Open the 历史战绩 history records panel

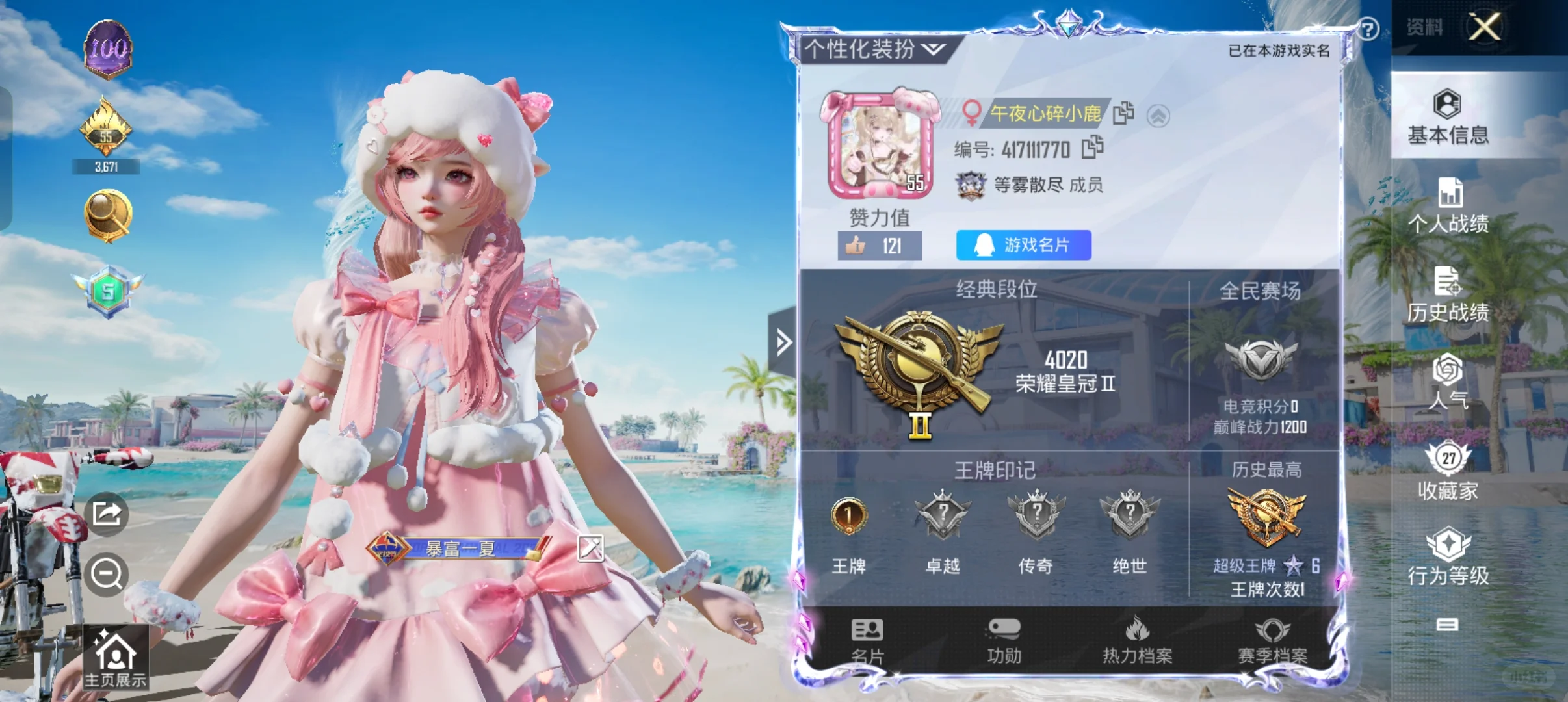[1448, 296]
